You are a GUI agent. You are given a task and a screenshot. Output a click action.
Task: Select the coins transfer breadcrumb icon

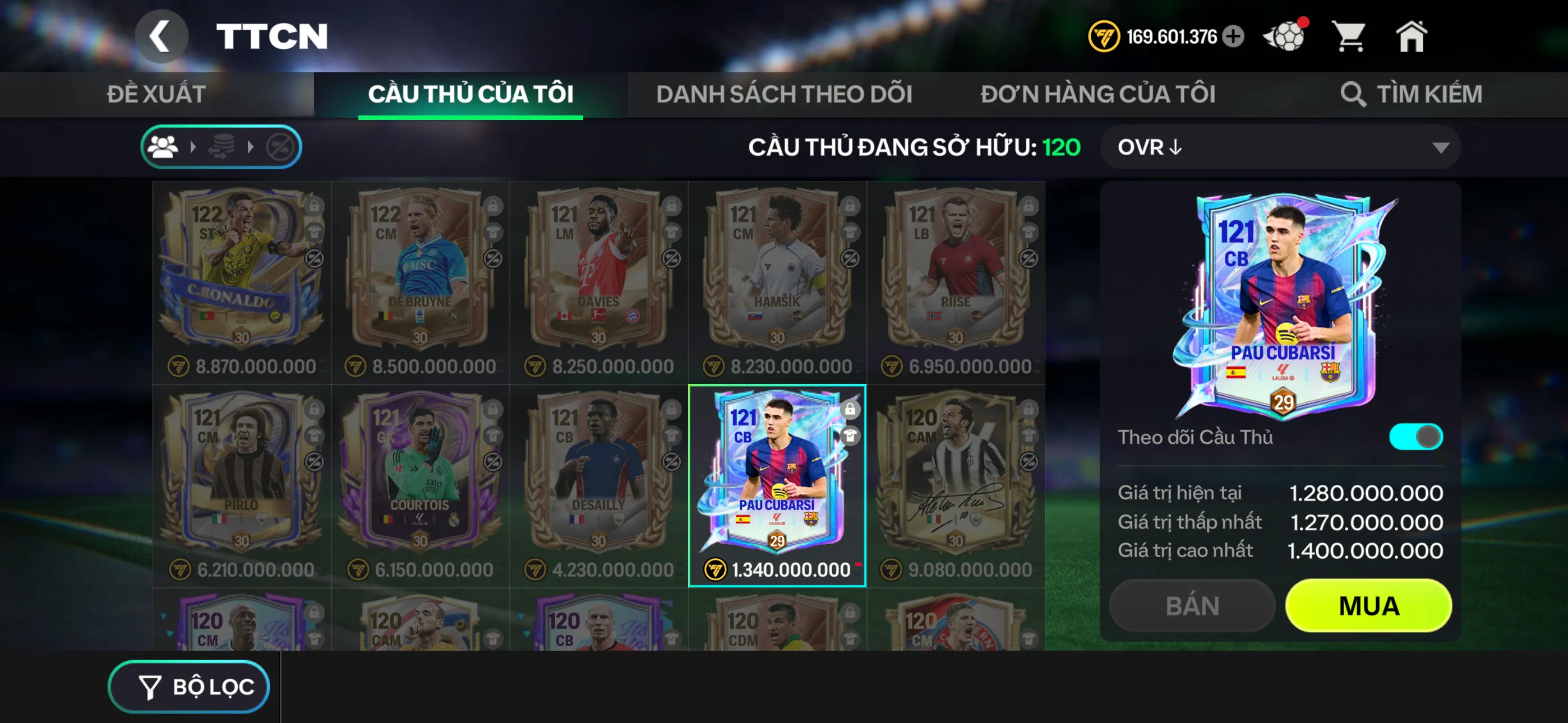click(x=222, y=146)
